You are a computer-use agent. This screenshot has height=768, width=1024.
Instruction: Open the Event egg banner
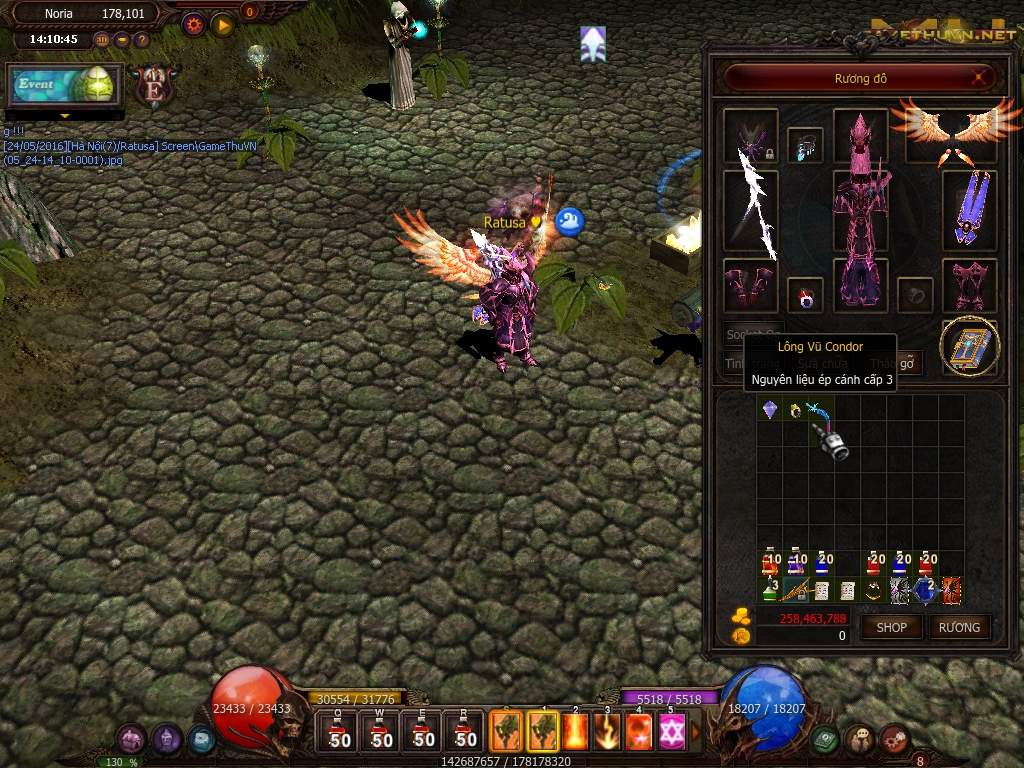pos(64,85)
